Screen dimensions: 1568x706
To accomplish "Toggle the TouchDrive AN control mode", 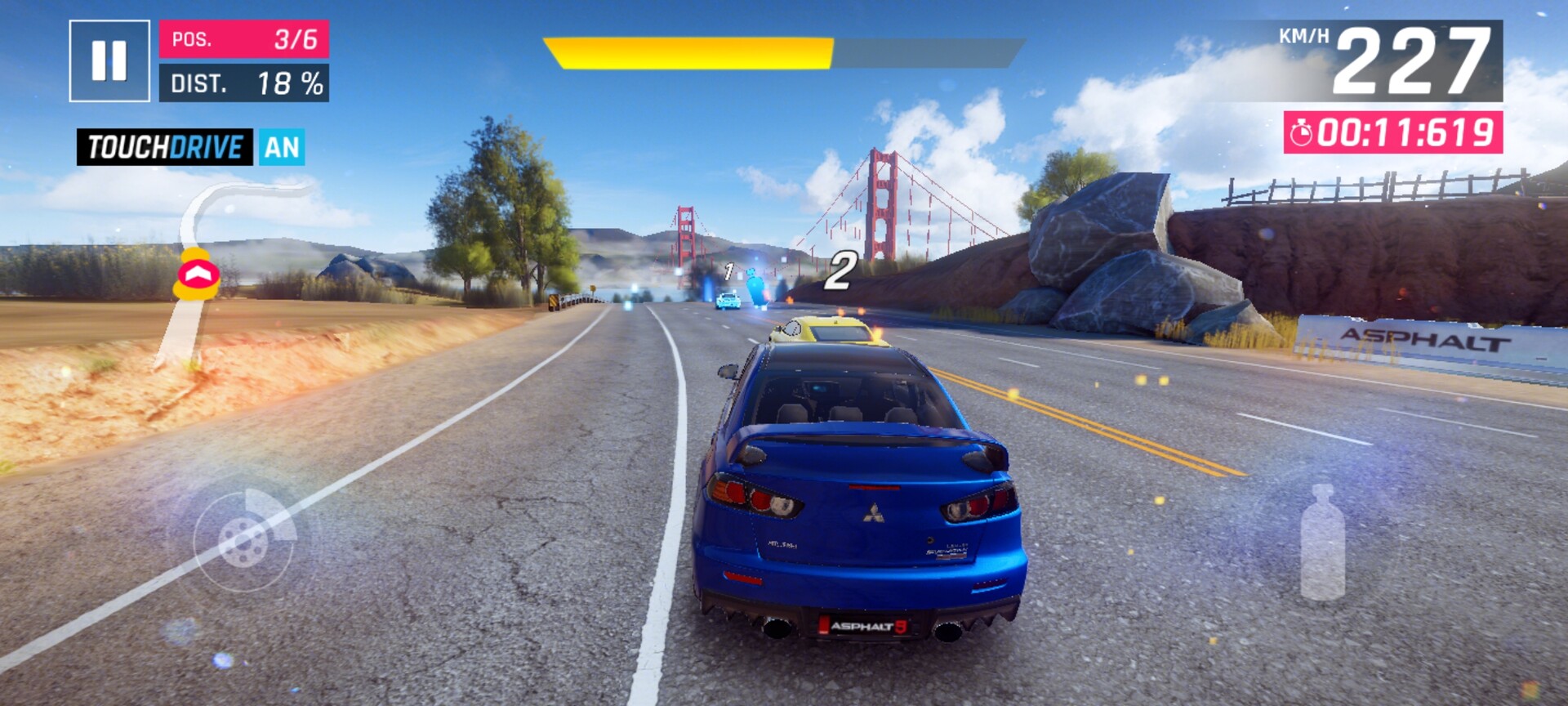I will point(190,147).
